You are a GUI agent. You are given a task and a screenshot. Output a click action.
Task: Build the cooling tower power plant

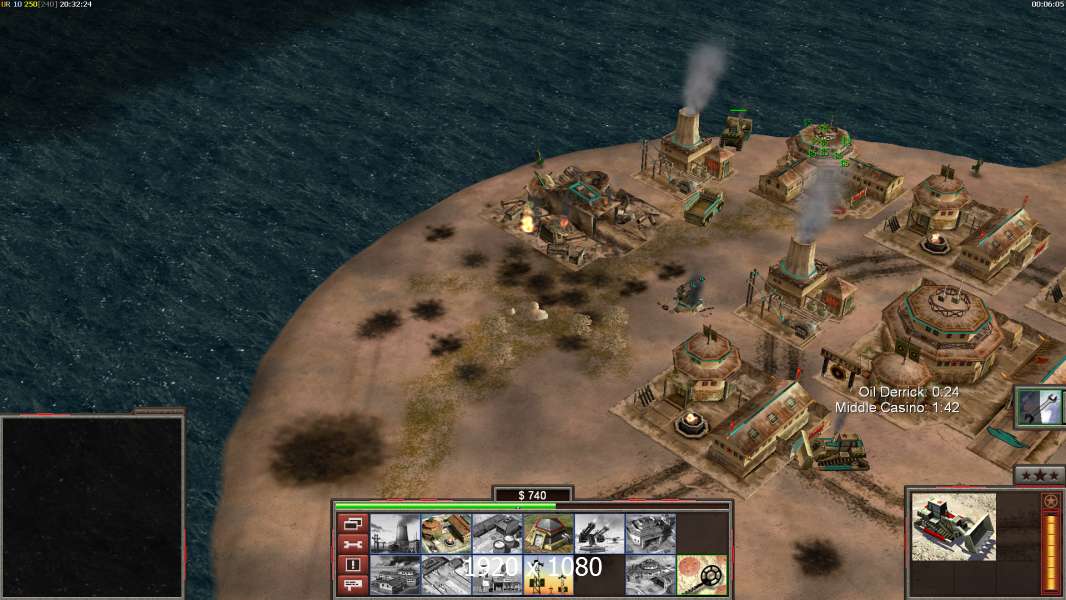(x=395, y=534)
